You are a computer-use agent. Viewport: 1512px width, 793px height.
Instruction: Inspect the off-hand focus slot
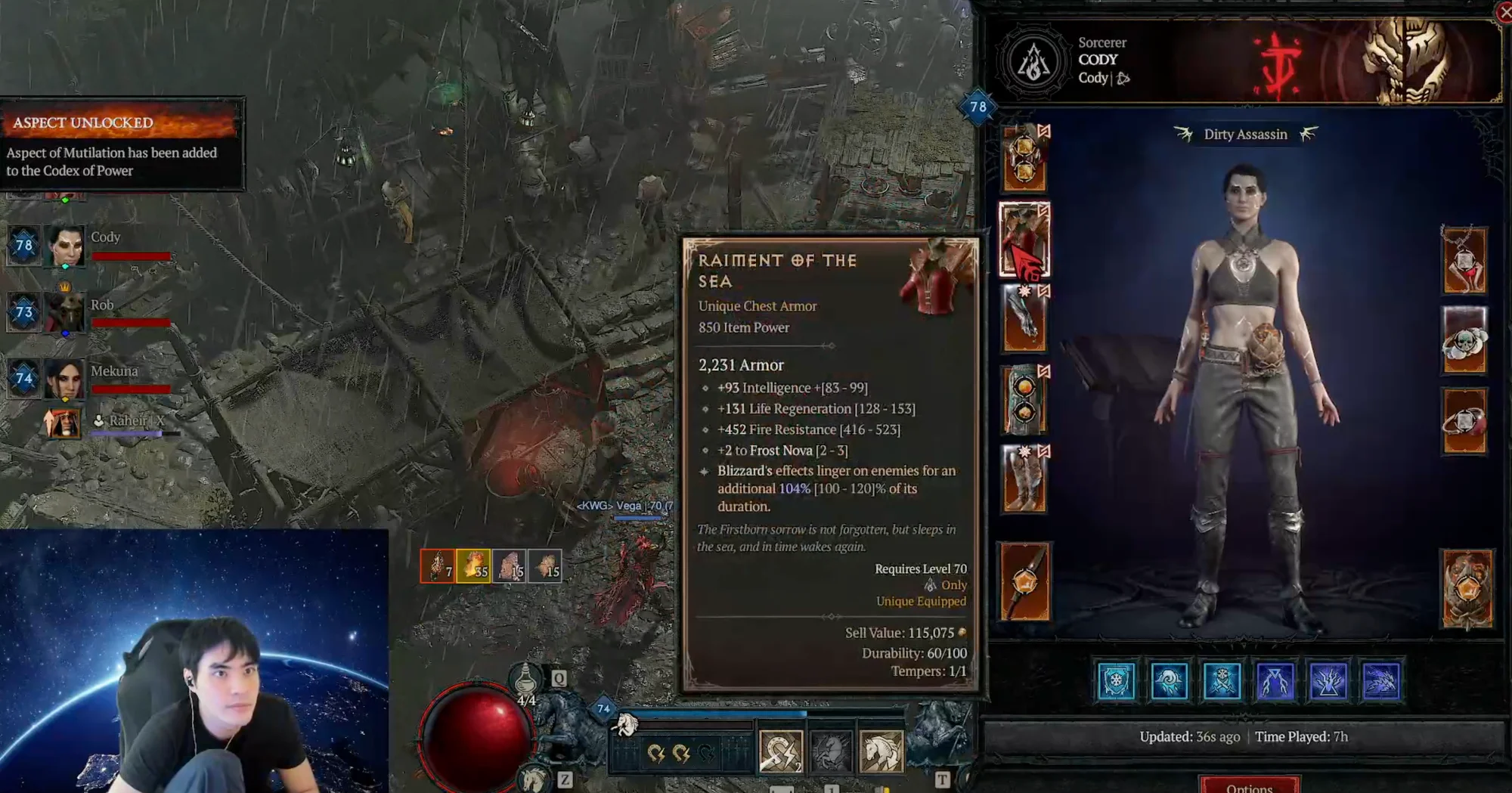pos(1467,588)
